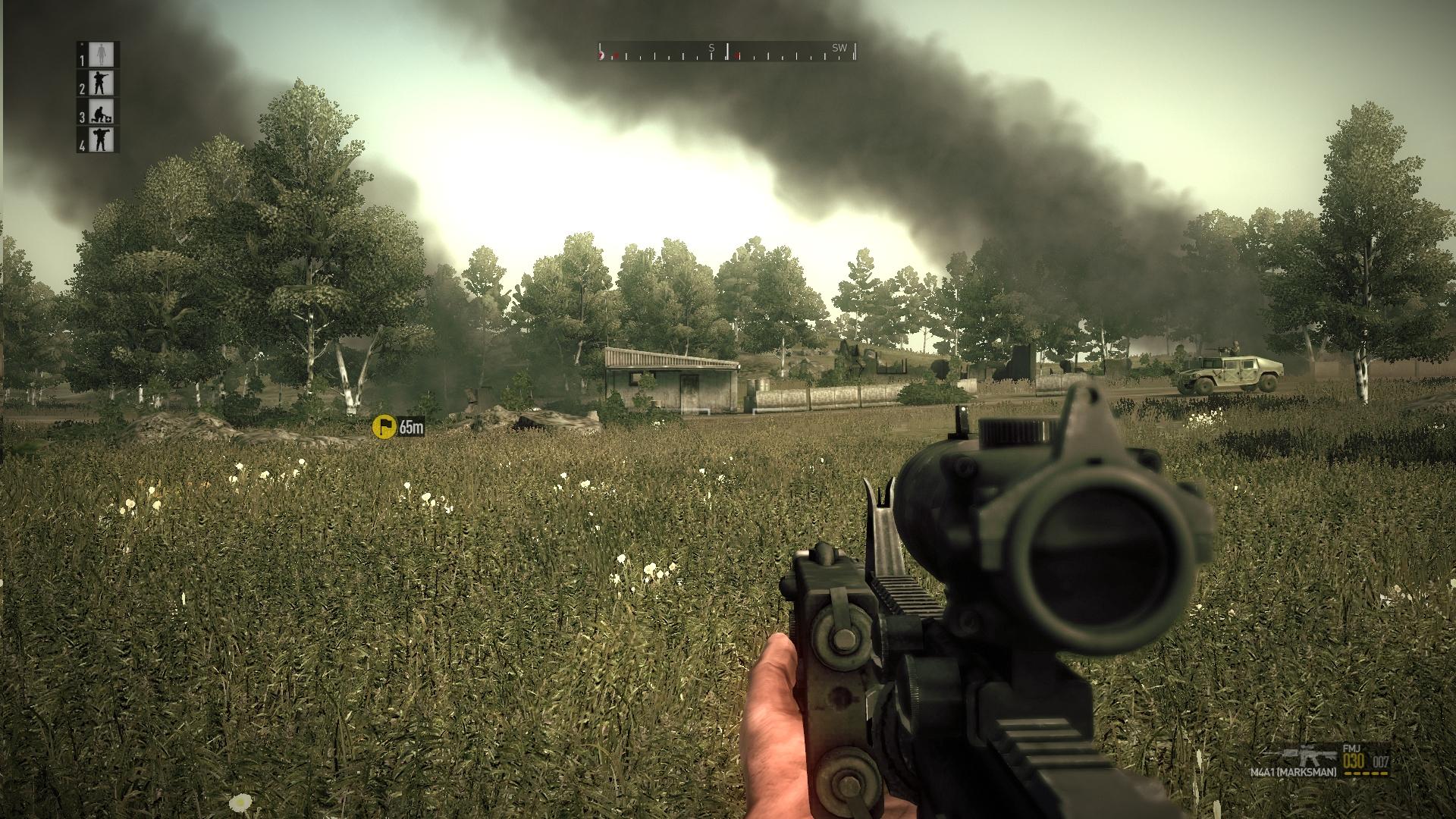Viewport: 1456px width, 819px height.
Task: Select the grayed-out figure in slot 1
Action: coord(102,56)
